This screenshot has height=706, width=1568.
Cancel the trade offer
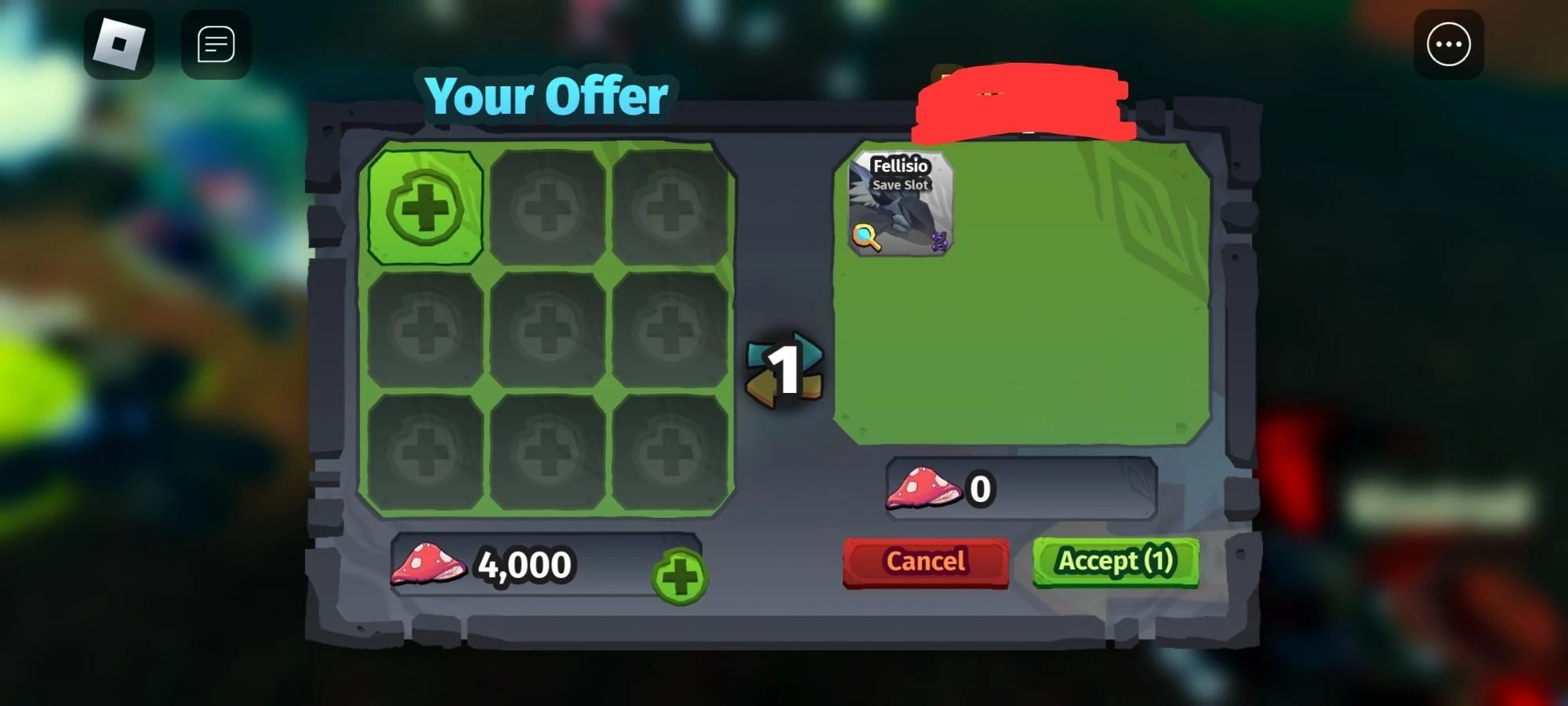pyautogui.click(x=925, y=561)
